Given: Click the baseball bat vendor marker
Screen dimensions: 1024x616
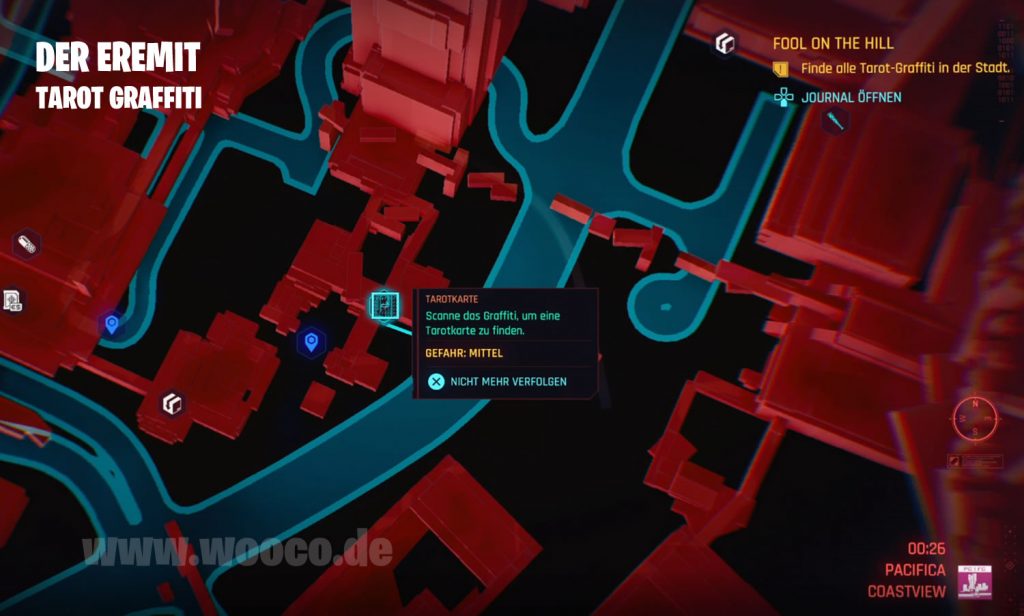Looking at the screenshot, I should 835,122.
